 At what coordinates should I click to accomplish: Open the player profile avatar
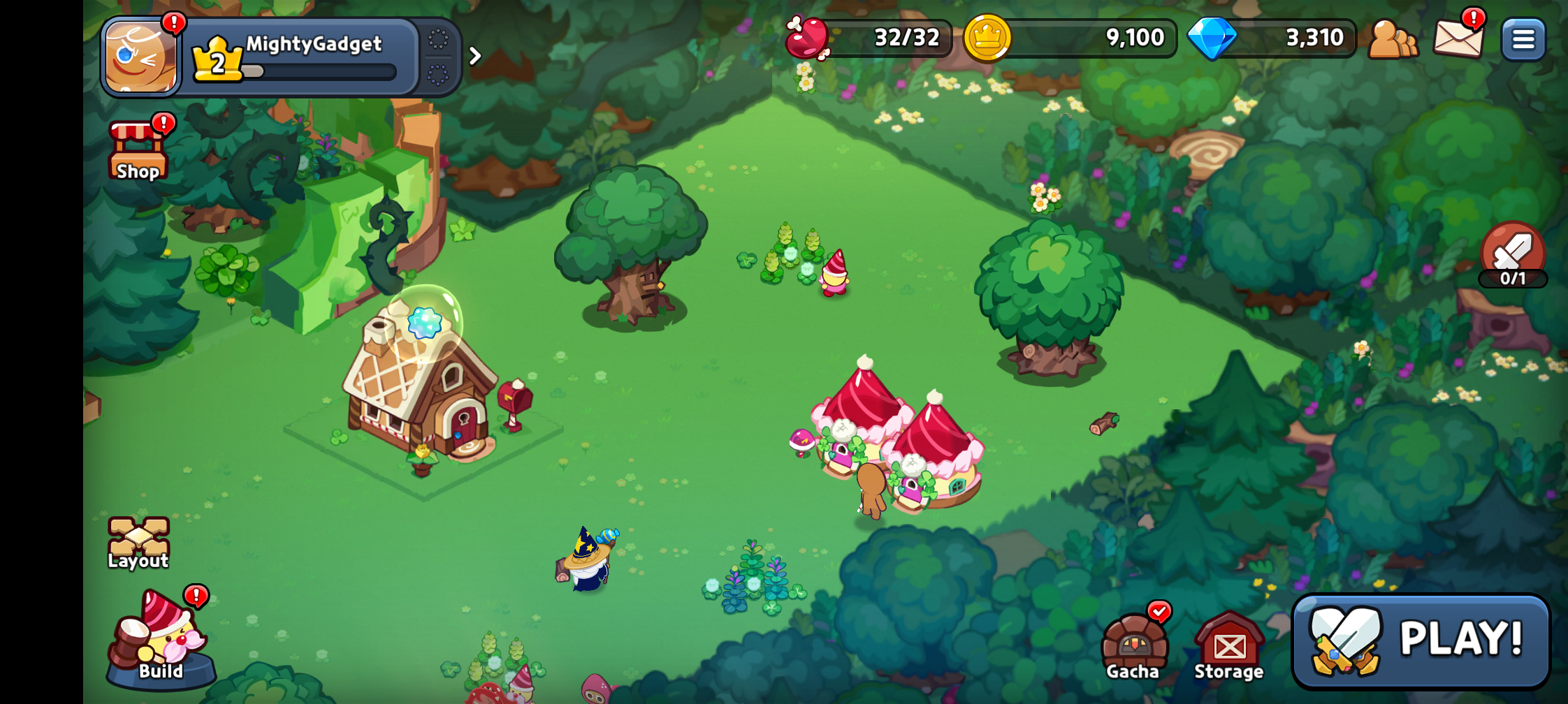[x=140, y=57]
